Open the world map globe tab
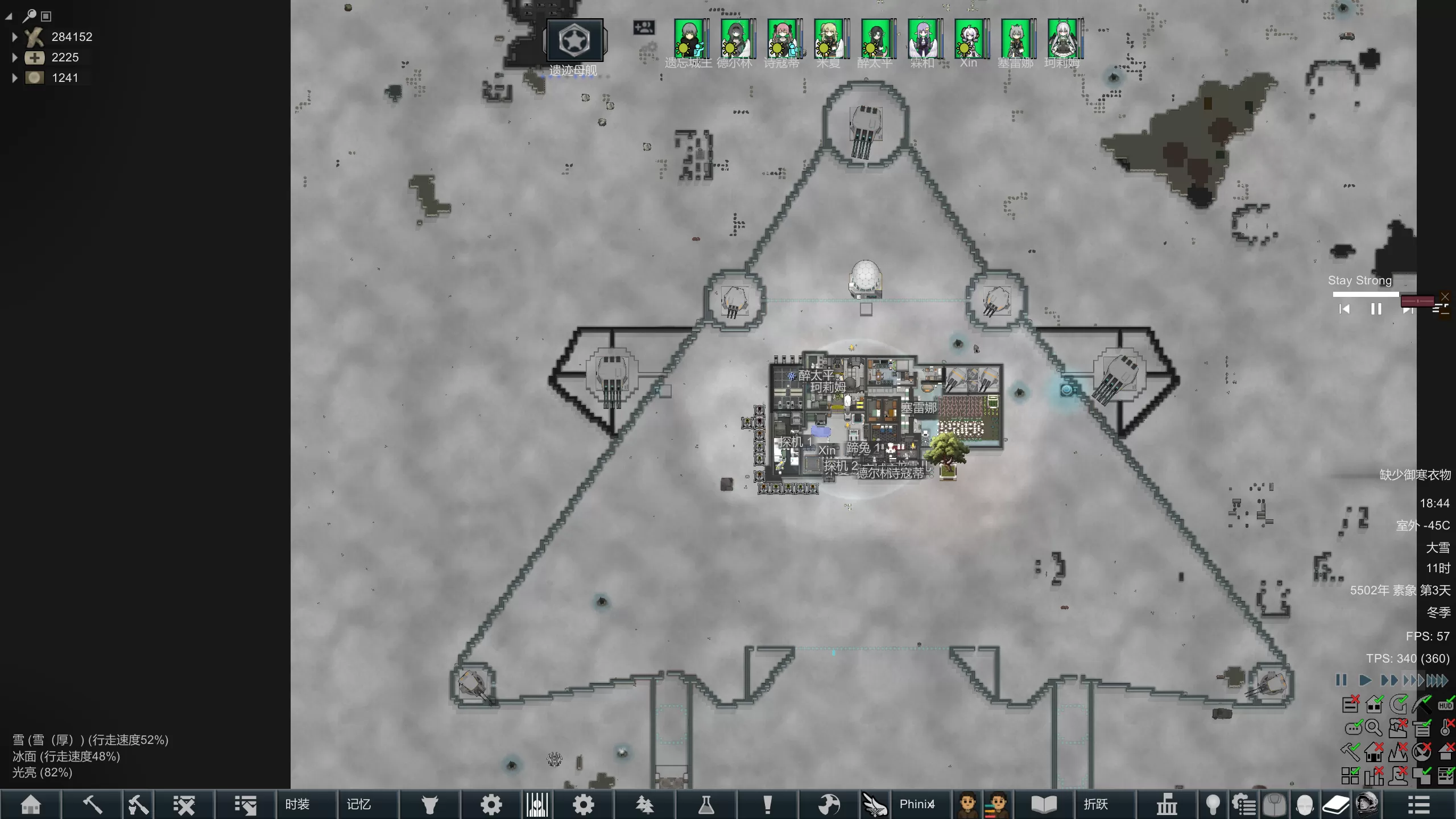Screen dimensions: 1456x819 coord(829,805)
